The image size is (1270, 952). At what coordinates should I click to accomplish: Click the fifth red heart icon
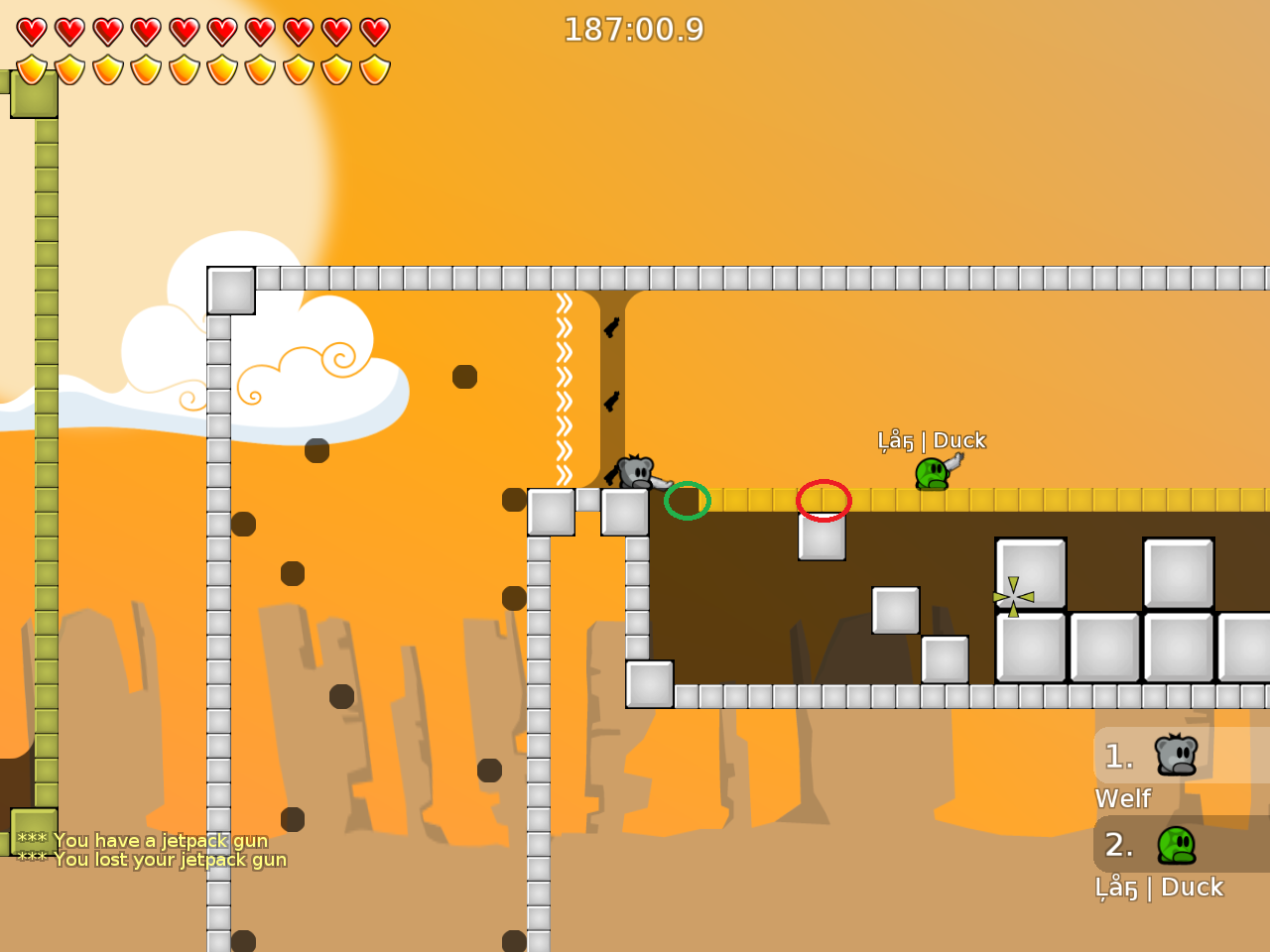coord(183,30)
